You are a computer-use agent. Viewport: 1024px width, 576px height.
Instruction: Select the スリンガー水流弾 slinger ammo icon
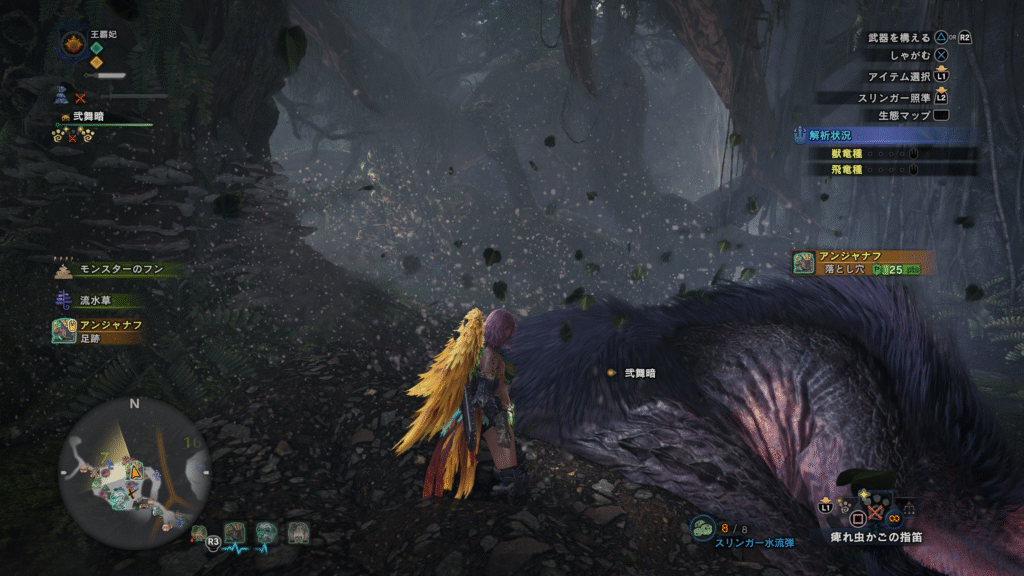point(703,526)
